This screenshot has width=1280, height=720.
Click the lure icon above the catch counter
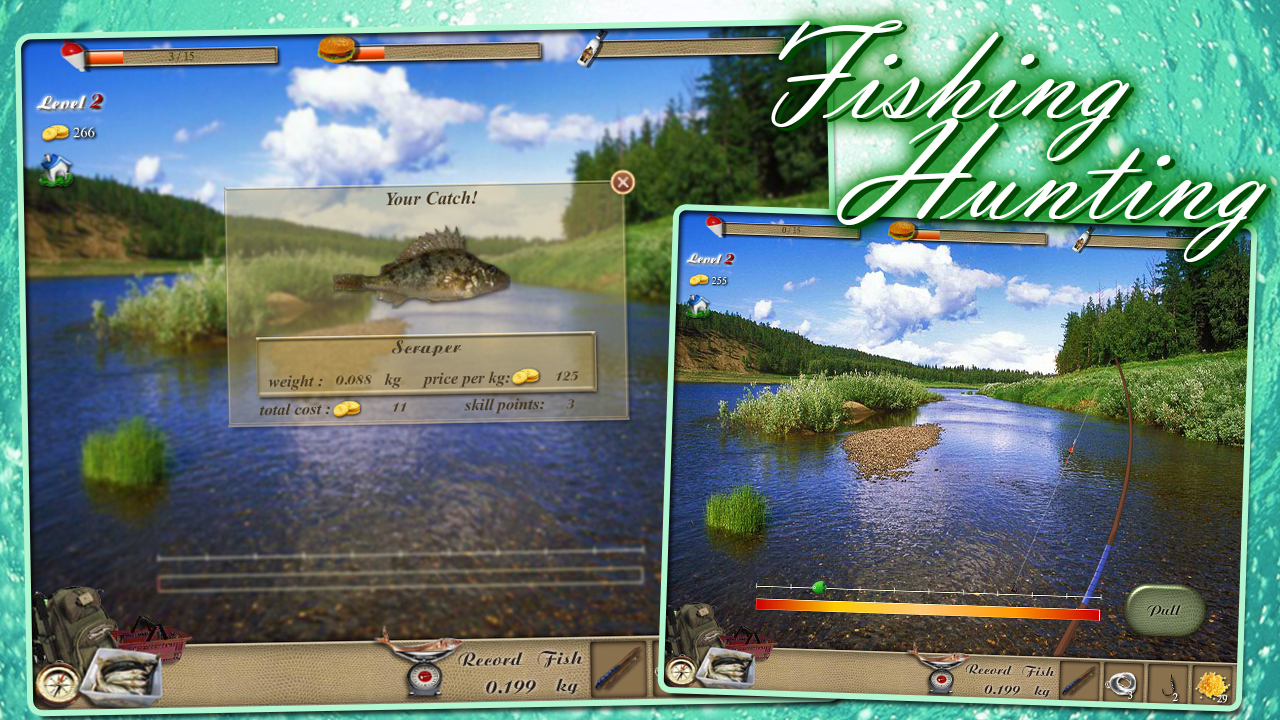(x=70, y=56)
